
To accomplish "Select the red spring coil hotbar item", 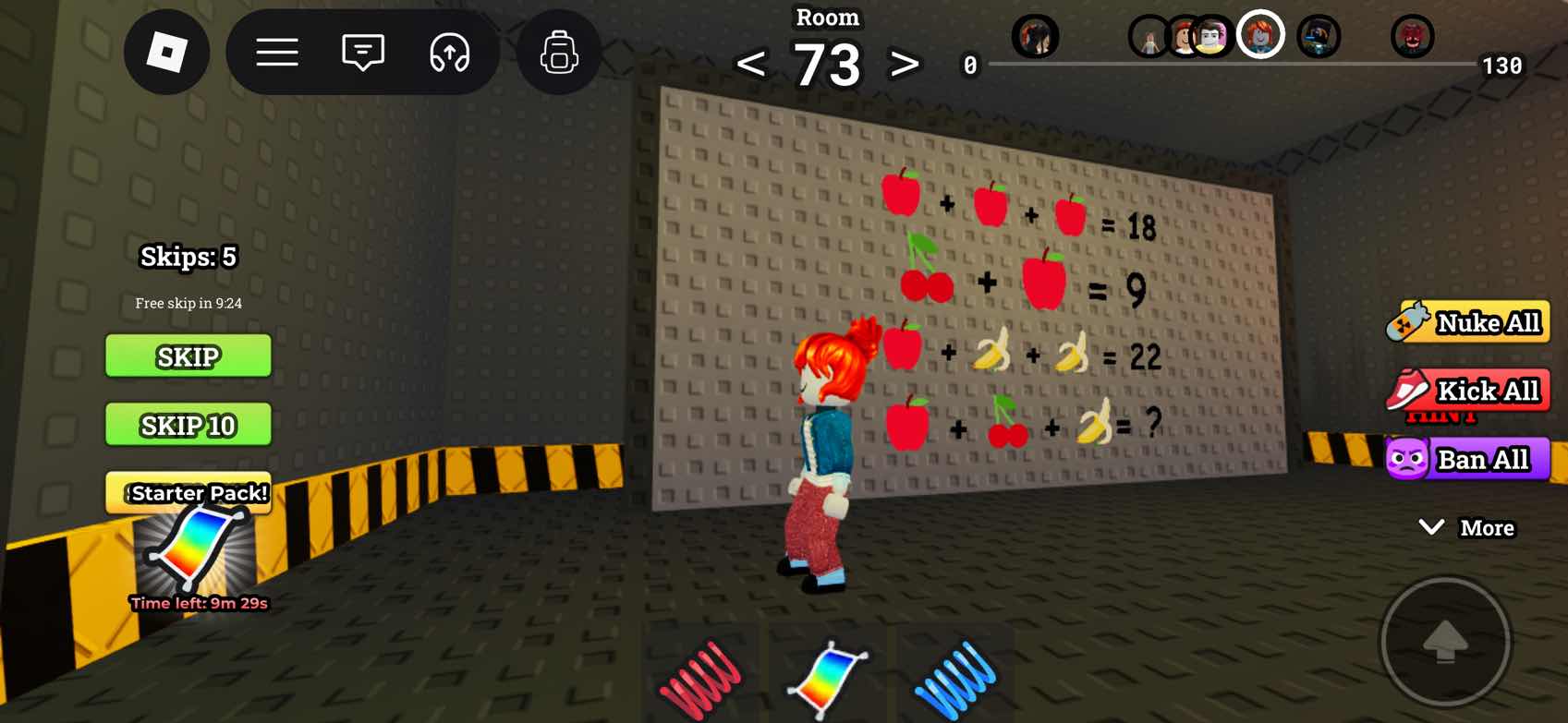I will tap(700, 677).
